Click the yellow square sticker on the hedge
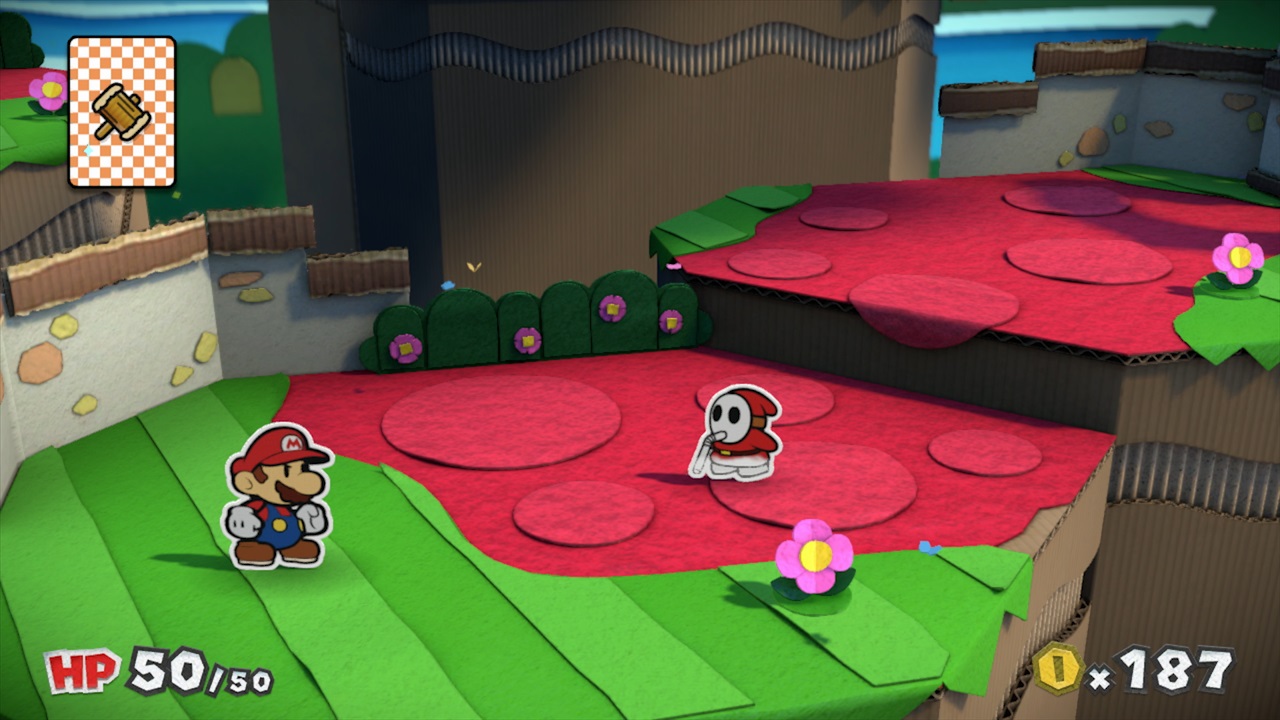This screenshot has width=1280, height=720. click(613, 308)
